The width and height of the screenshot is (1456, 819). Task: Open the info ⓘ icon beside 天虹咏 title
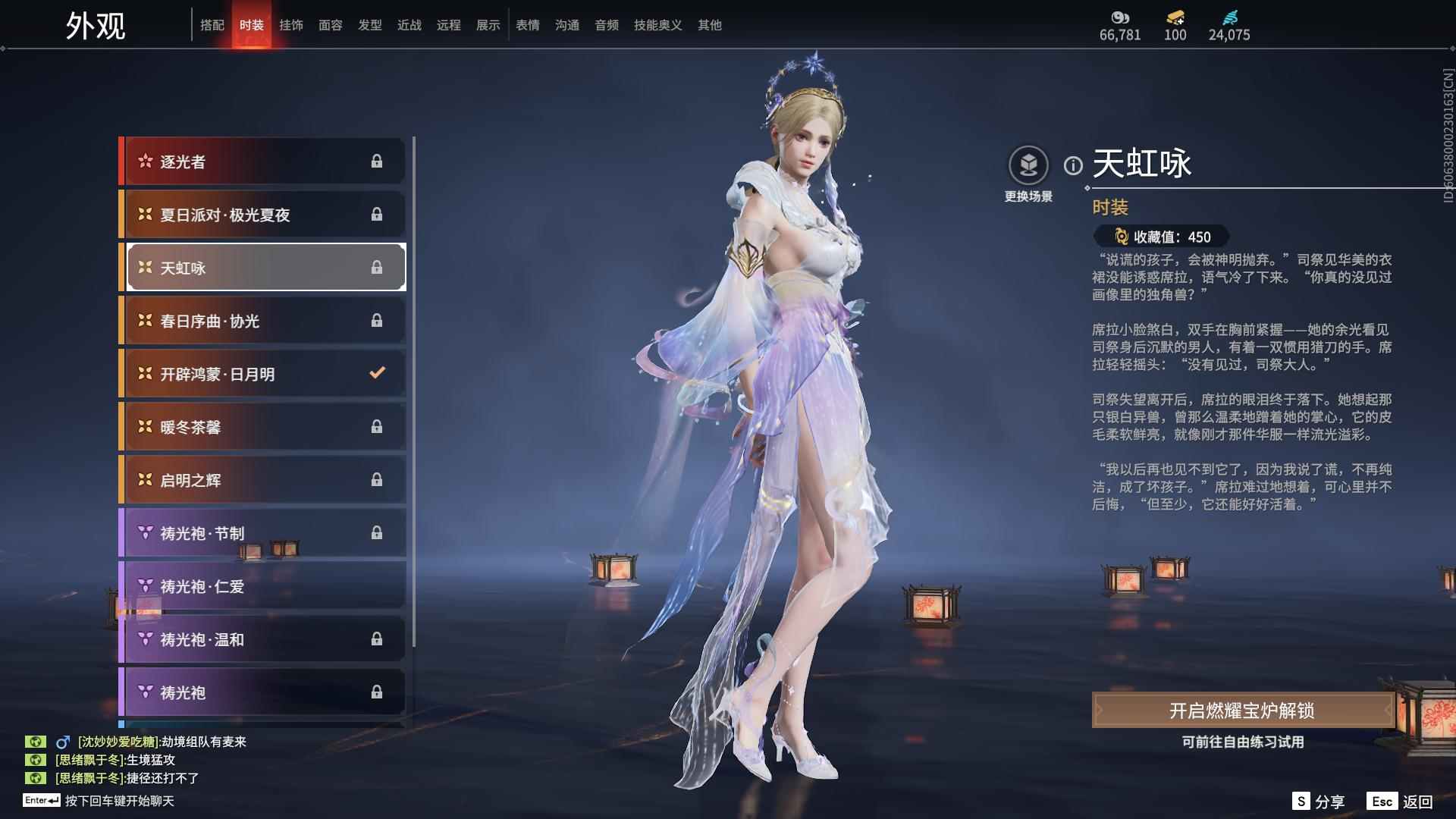click(1072, 166)
